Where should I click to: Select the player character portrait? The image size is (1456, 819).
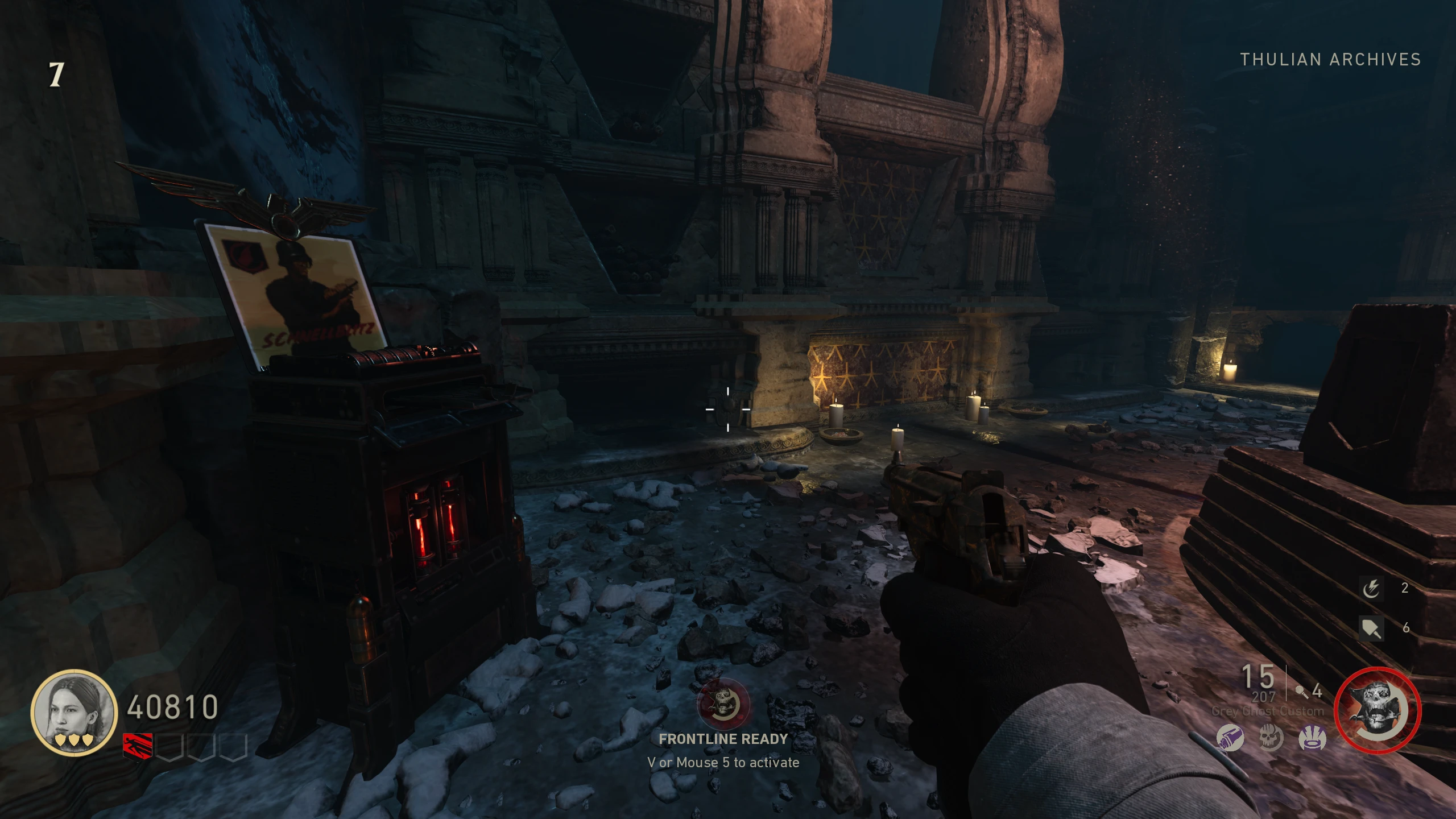(74, 713)
